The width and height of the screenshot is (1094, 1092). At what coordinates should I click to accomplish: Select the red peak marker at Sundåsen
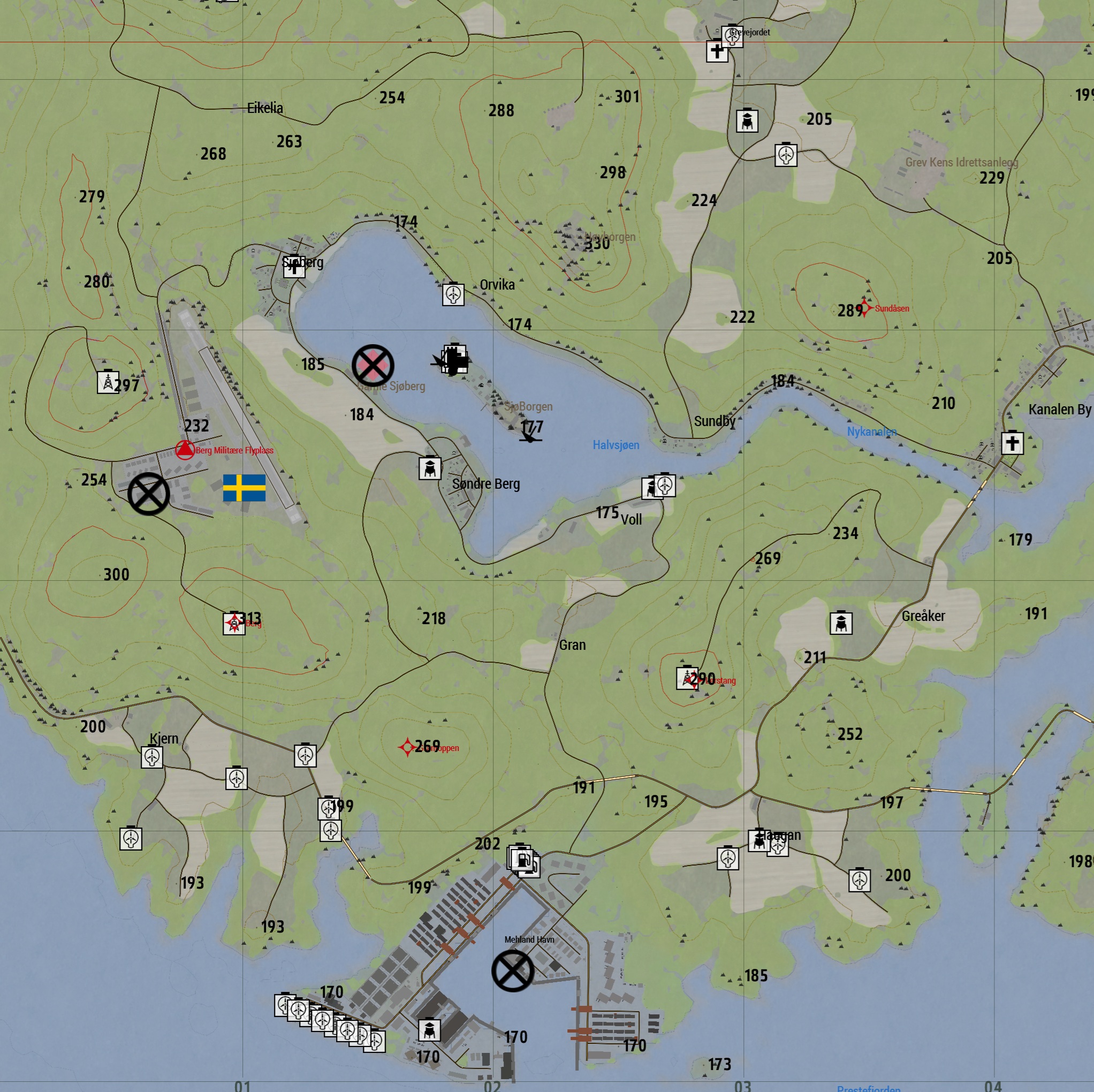click(x=865, y=309)
